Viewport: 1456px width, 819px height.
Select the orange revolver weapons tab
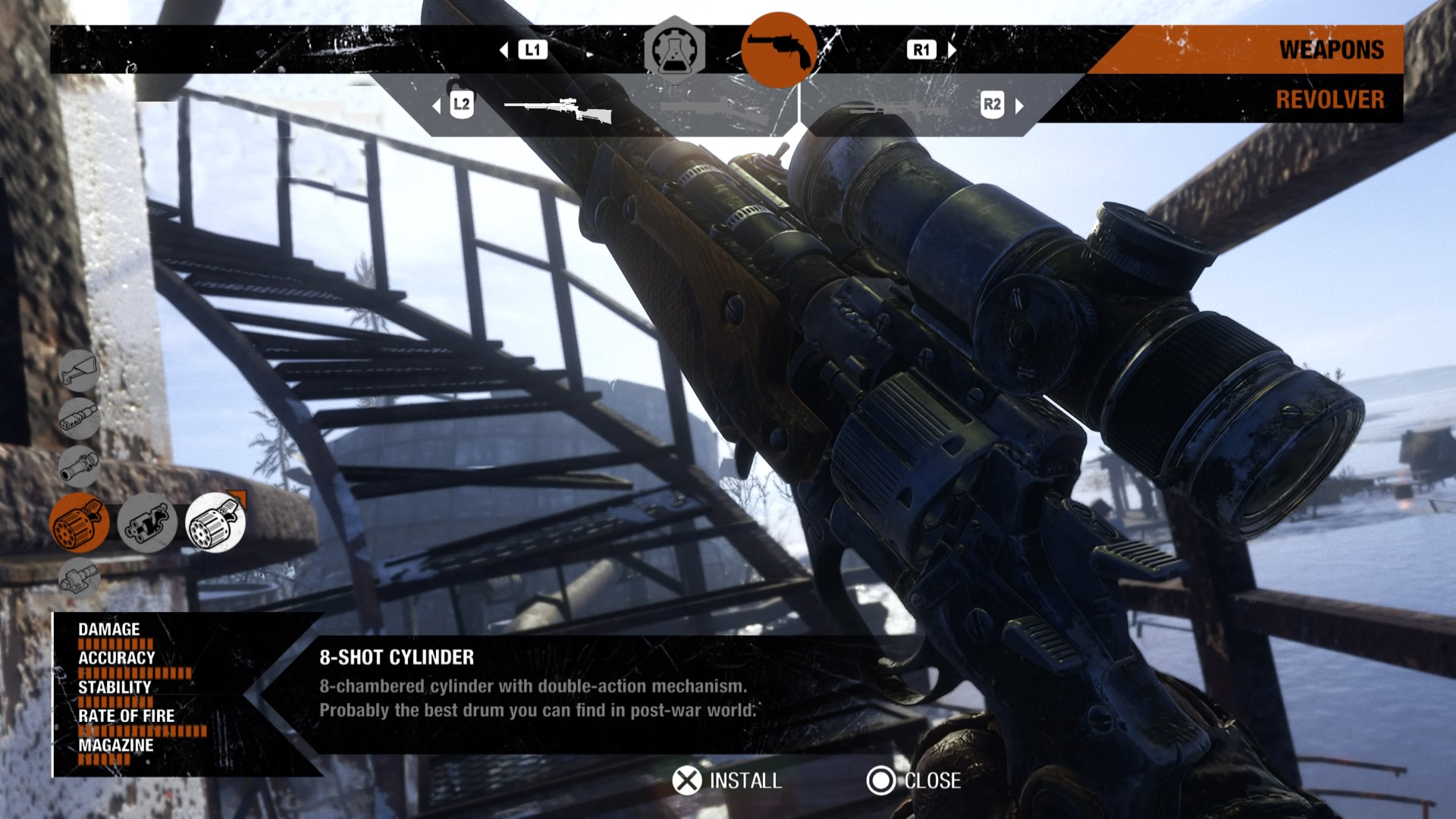[x=779, y=50]
